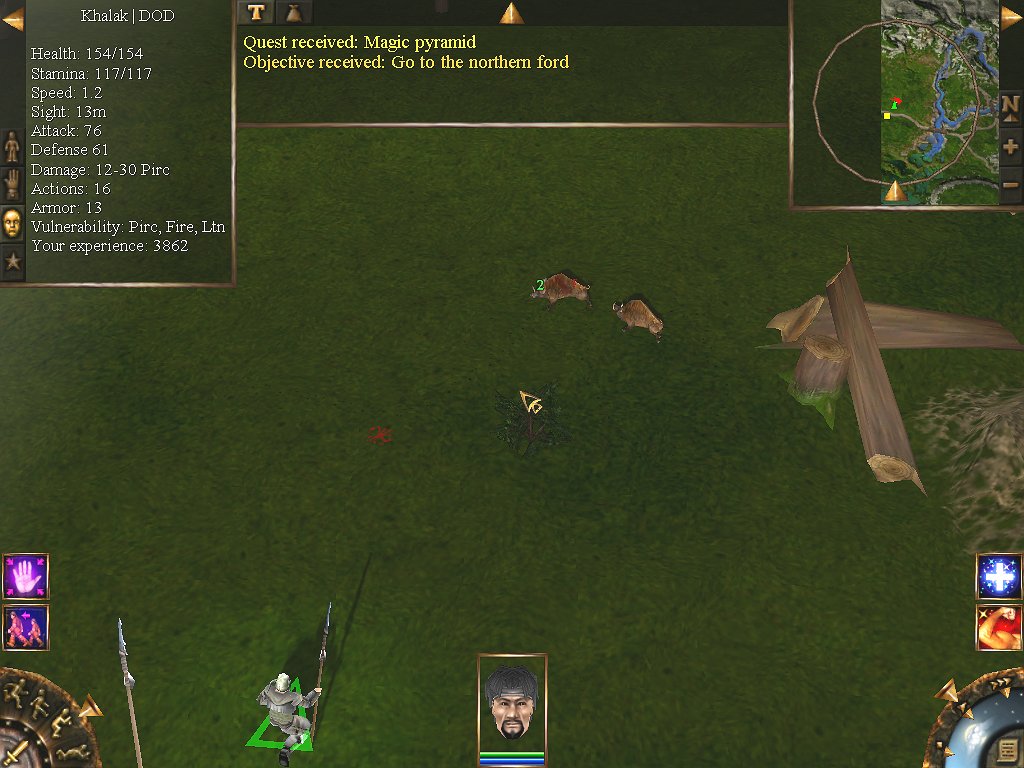
Task: Select Khalak's face portrait
Action: click(x=512, y=702)
